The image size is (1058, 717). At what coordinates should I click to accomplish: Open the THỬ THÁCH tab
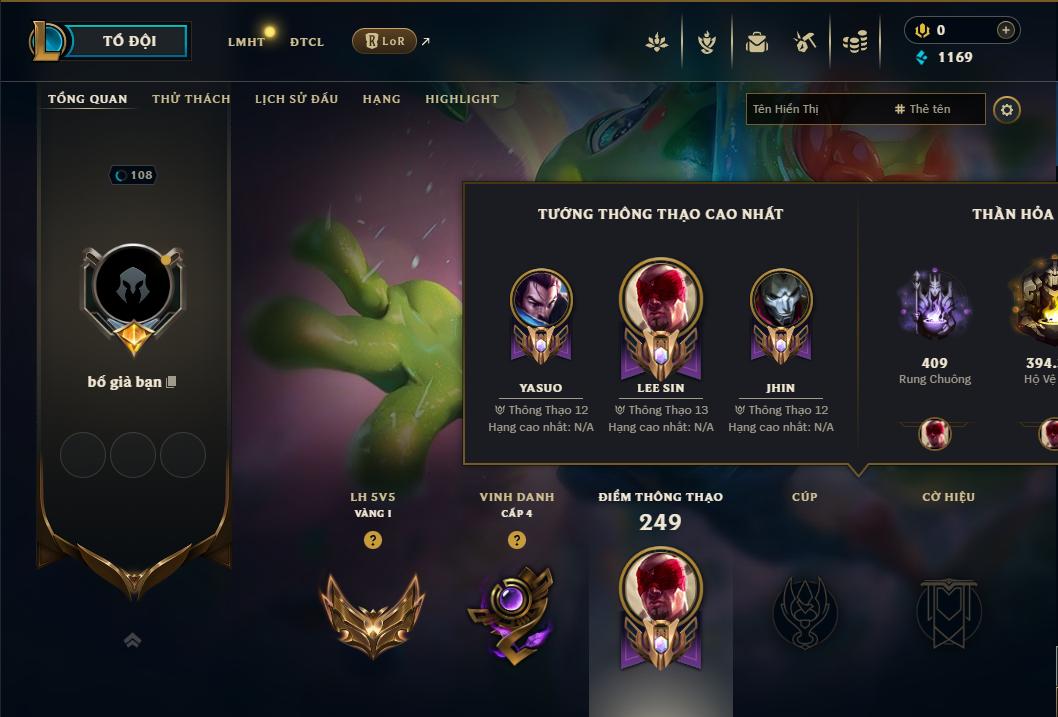click(x=191, y=99)
